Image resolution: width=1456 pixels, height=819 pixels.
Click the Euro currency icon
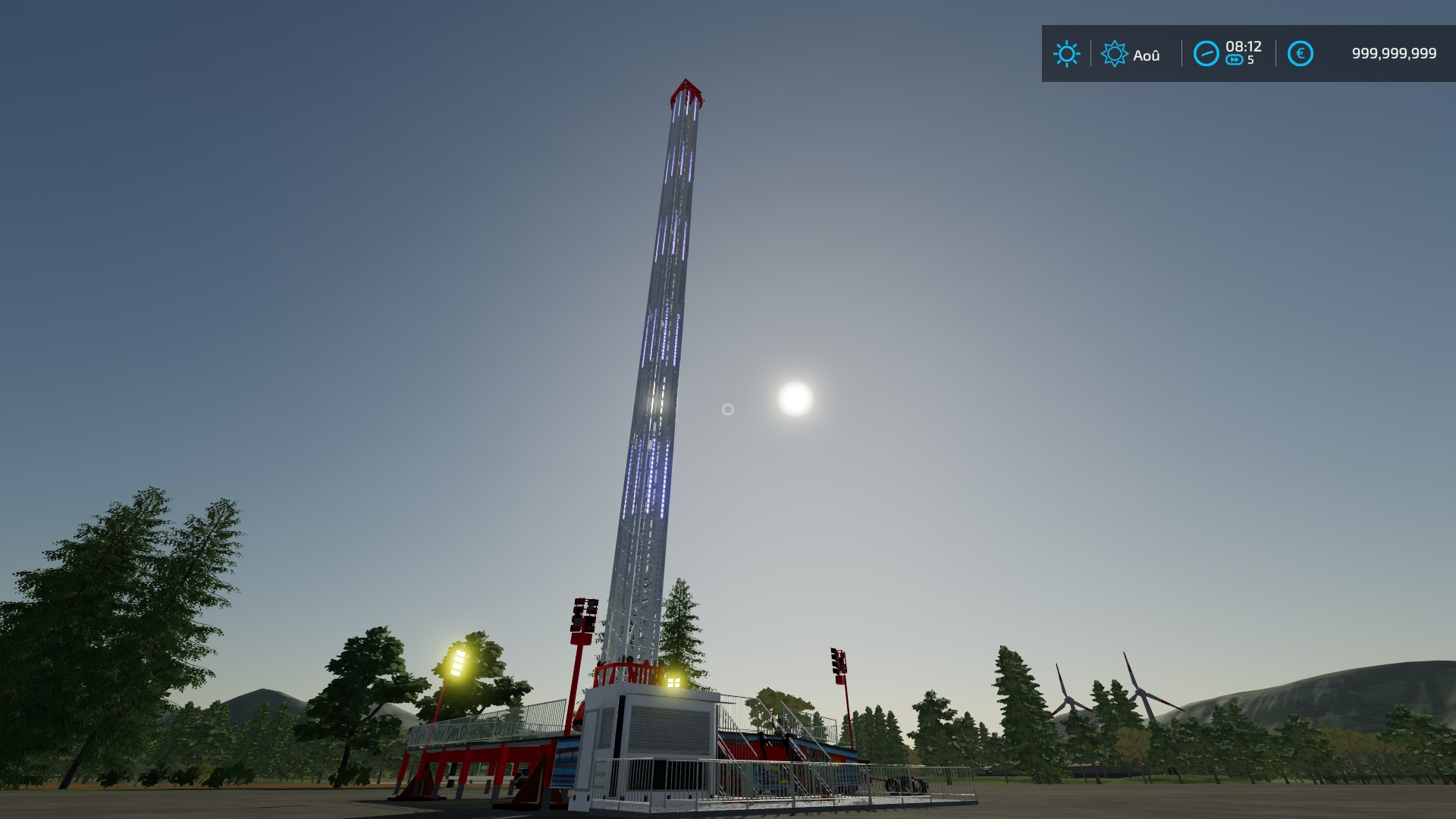pos(1300,52)
